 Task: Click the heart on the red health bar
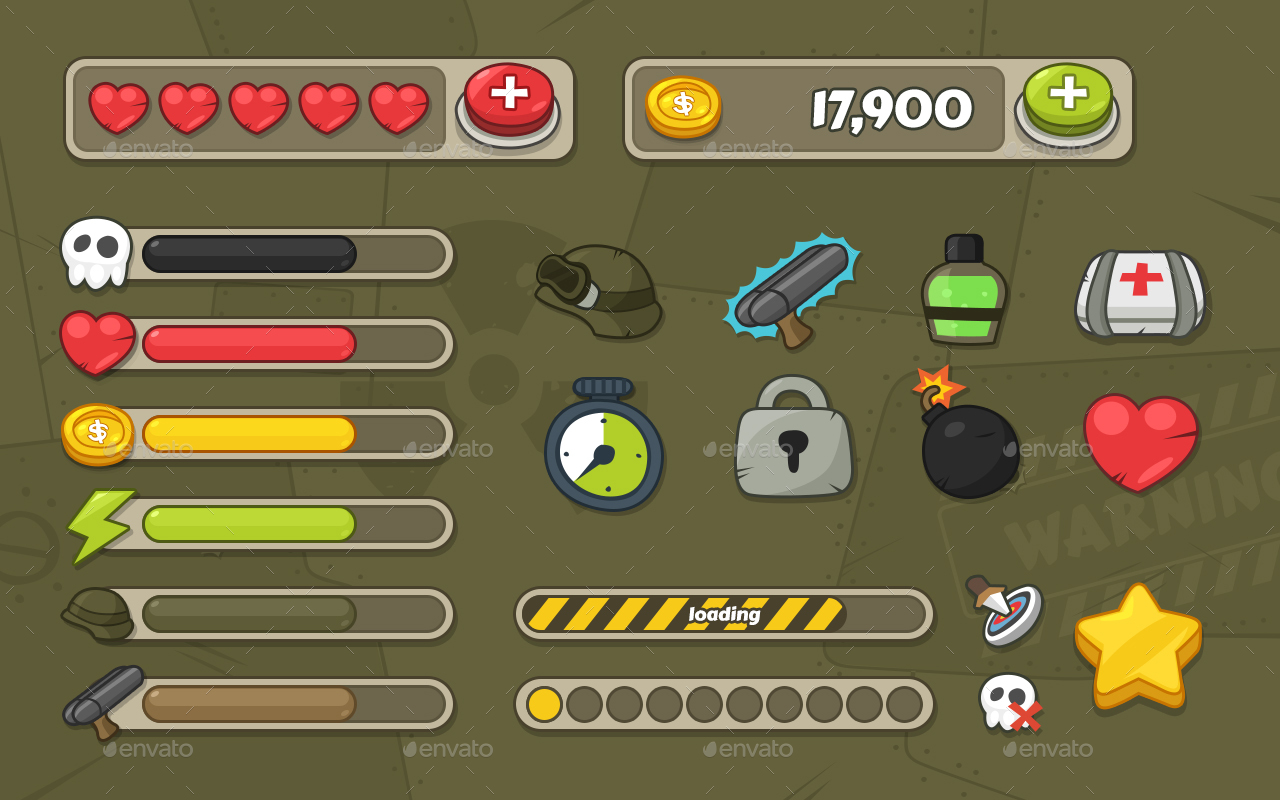tap(99, 342)
